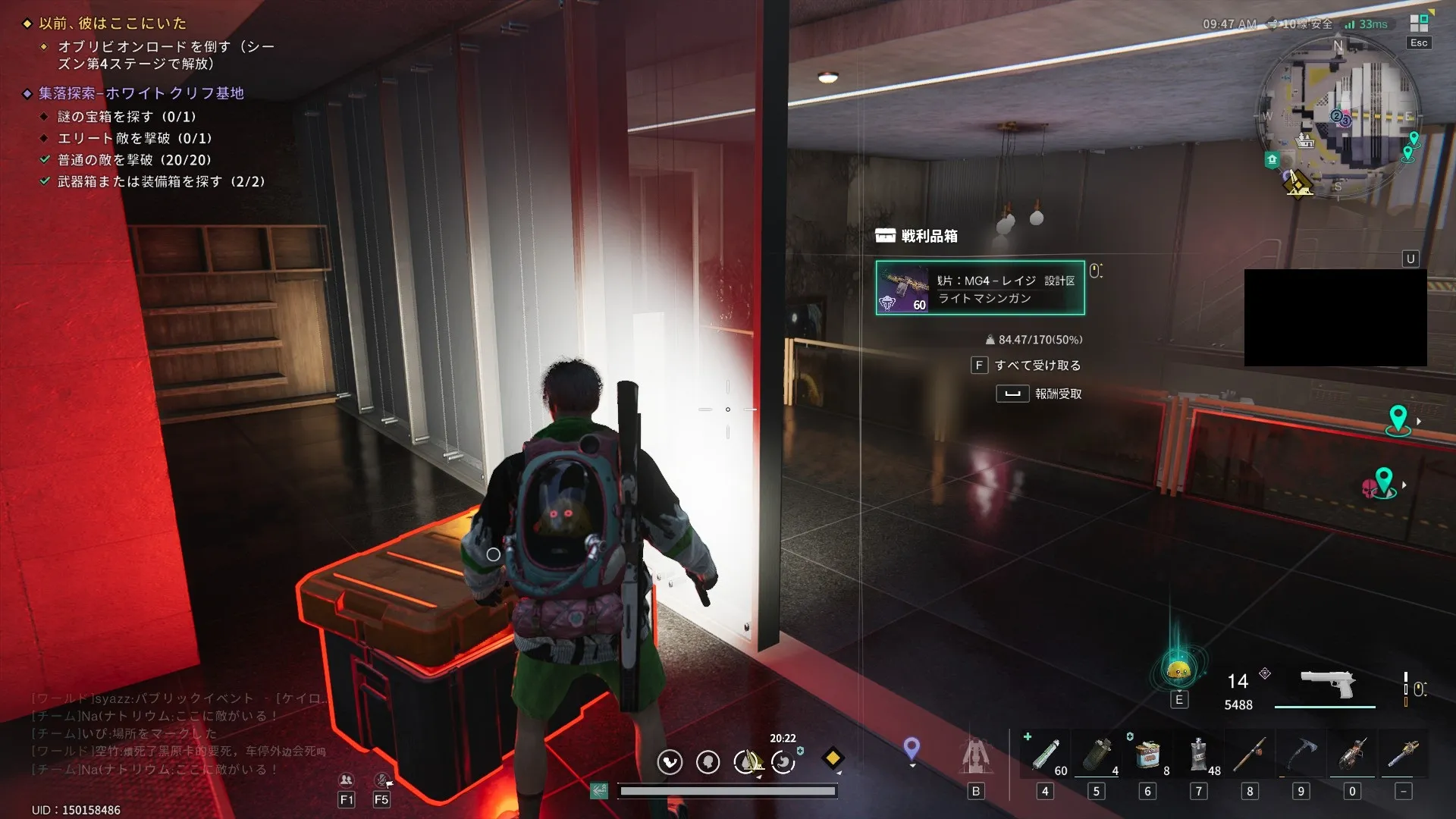The width and height of the screenshot is (1456, 819).
Task: Click すべて受け取る to take all loot
Action: [x=1037, y=366]
